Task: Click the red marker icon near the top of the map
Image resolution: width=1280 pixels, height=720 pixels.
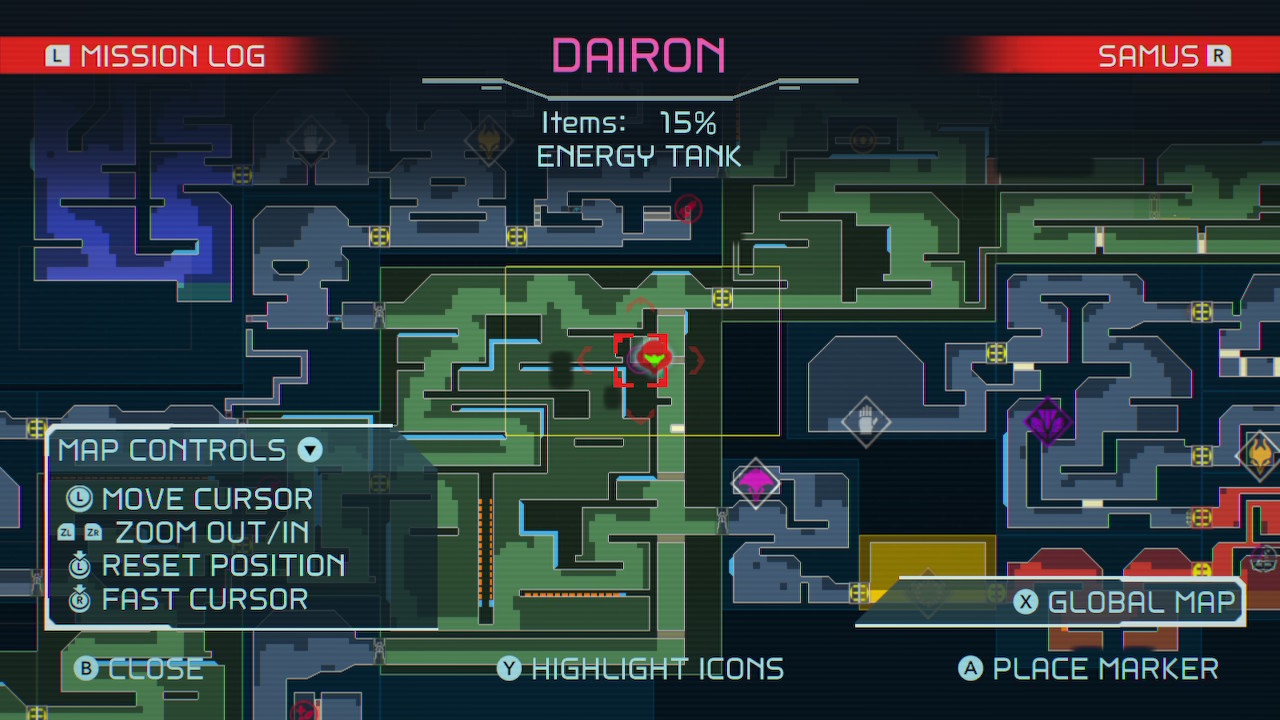Action: 687,210
